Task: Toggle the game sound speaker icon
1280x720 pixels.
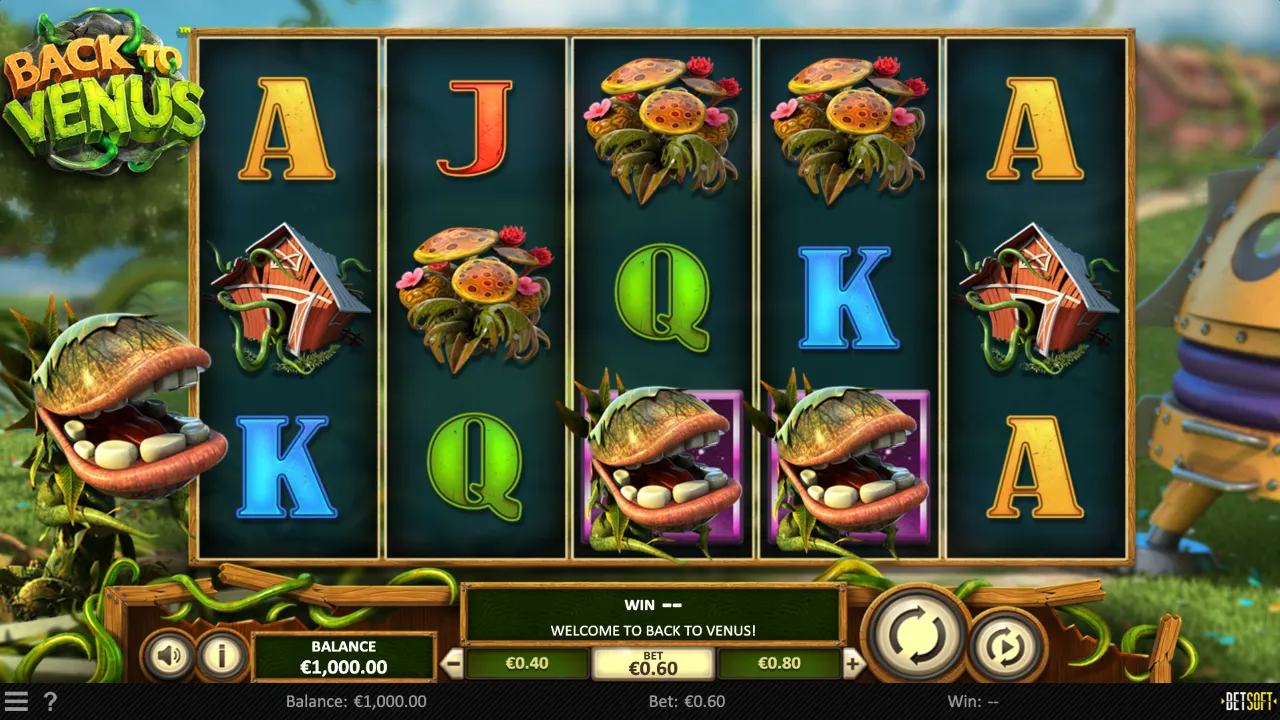Action: pos(168,656)
